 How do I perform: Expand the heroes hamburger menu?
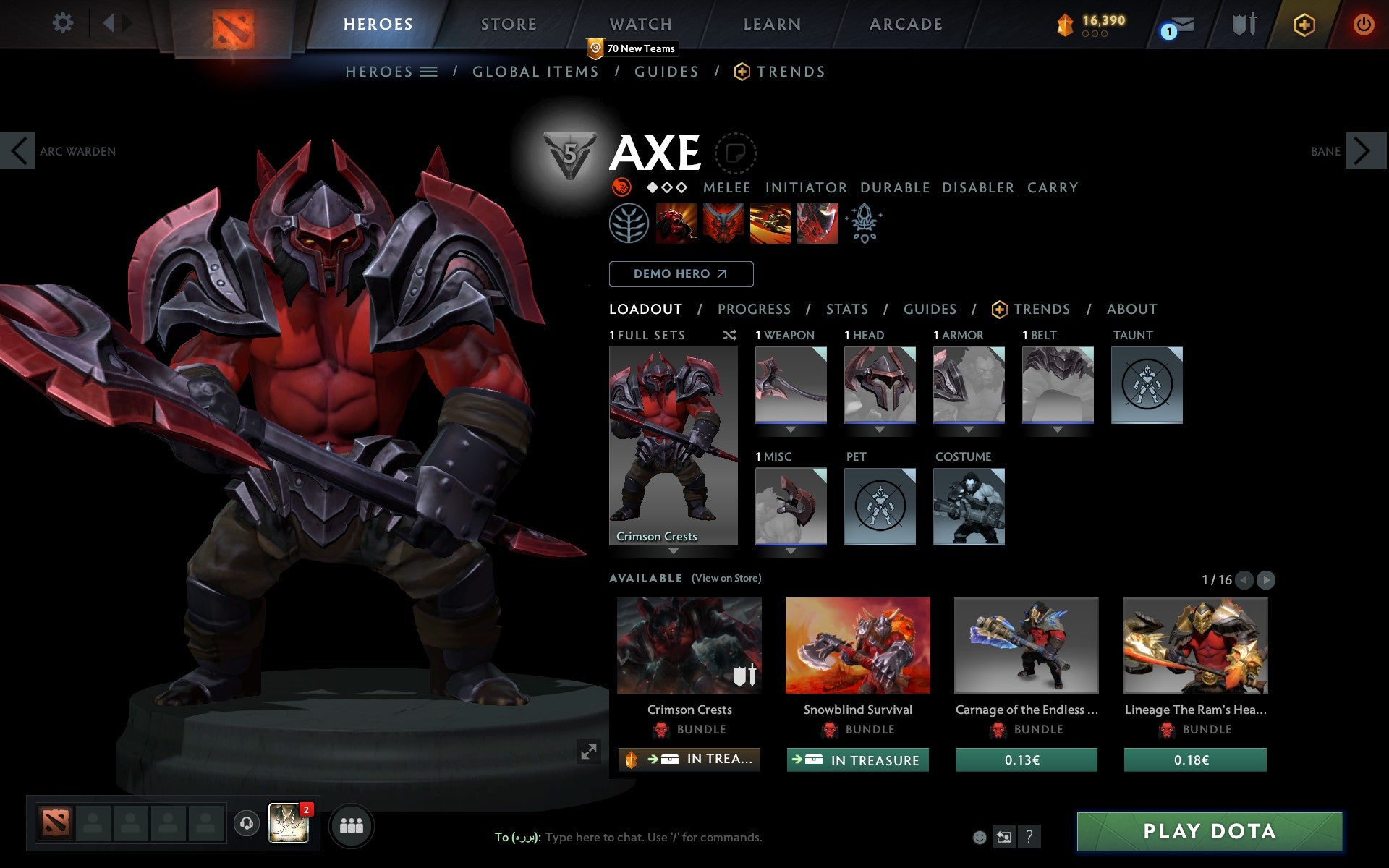tap(429, 72)
